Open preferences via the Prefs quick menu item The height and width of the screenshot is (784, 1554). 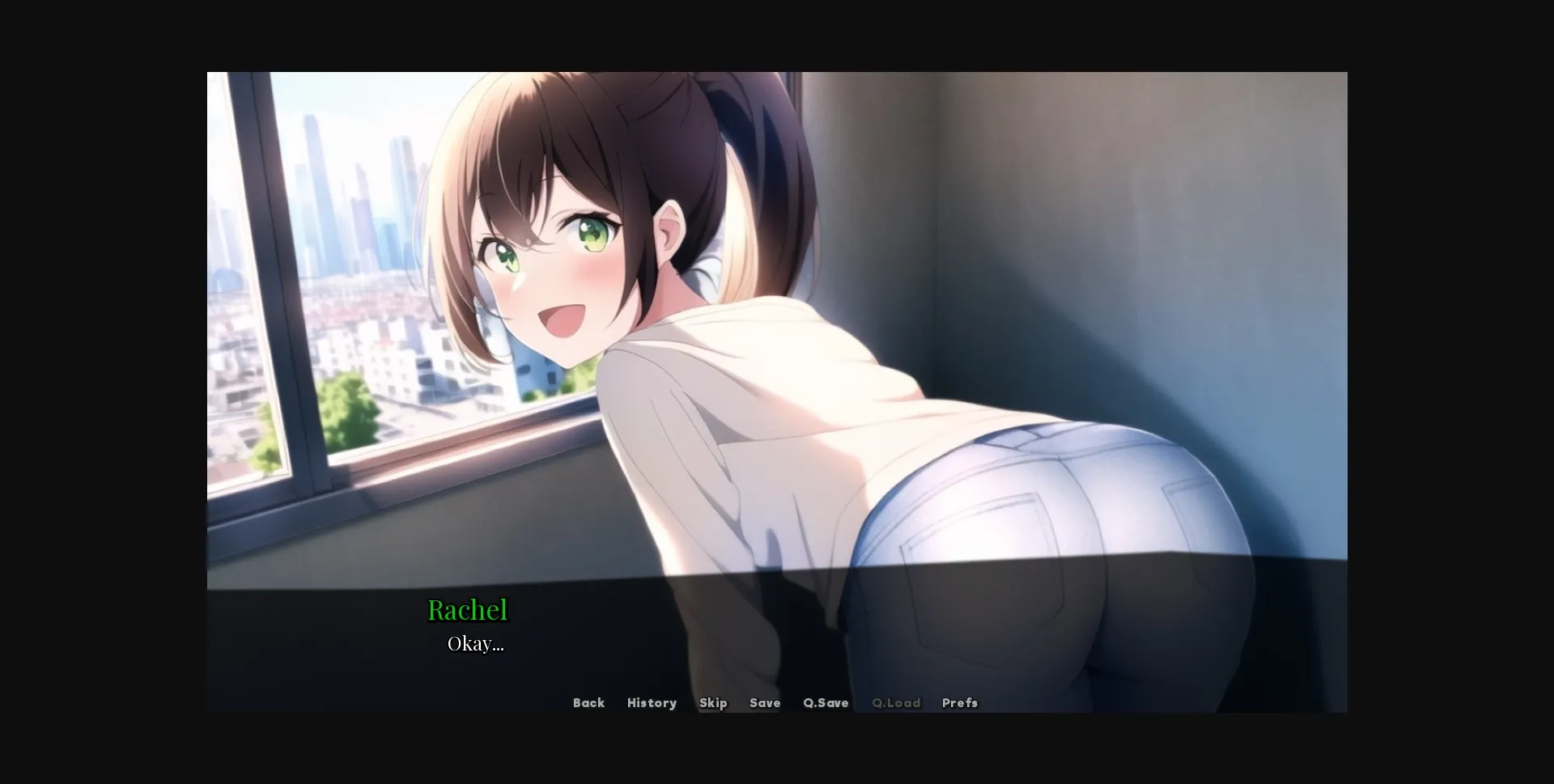pos(959,703)
